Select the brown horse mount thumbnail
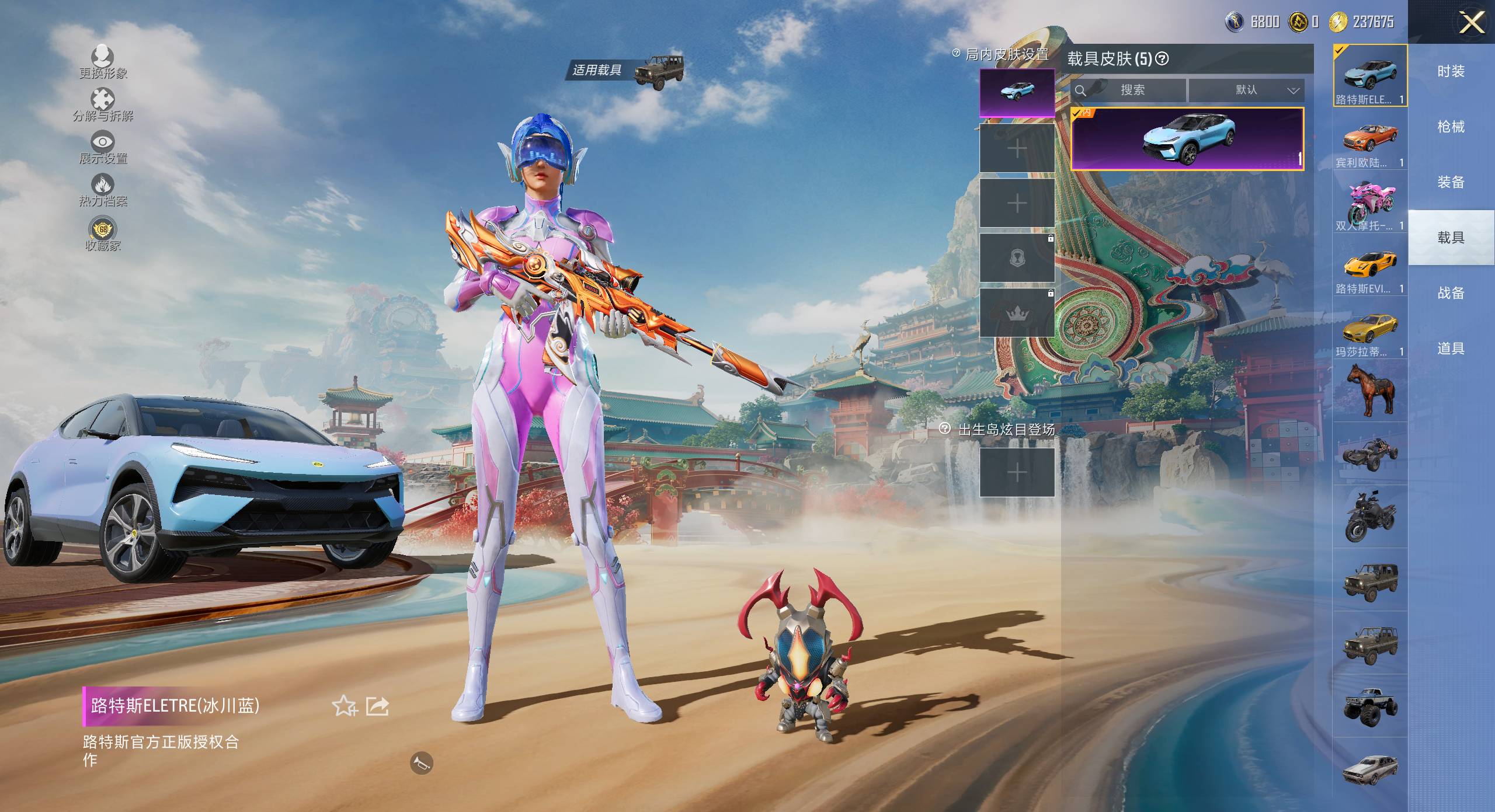1495x812 pixels. tap(1370, 390)
